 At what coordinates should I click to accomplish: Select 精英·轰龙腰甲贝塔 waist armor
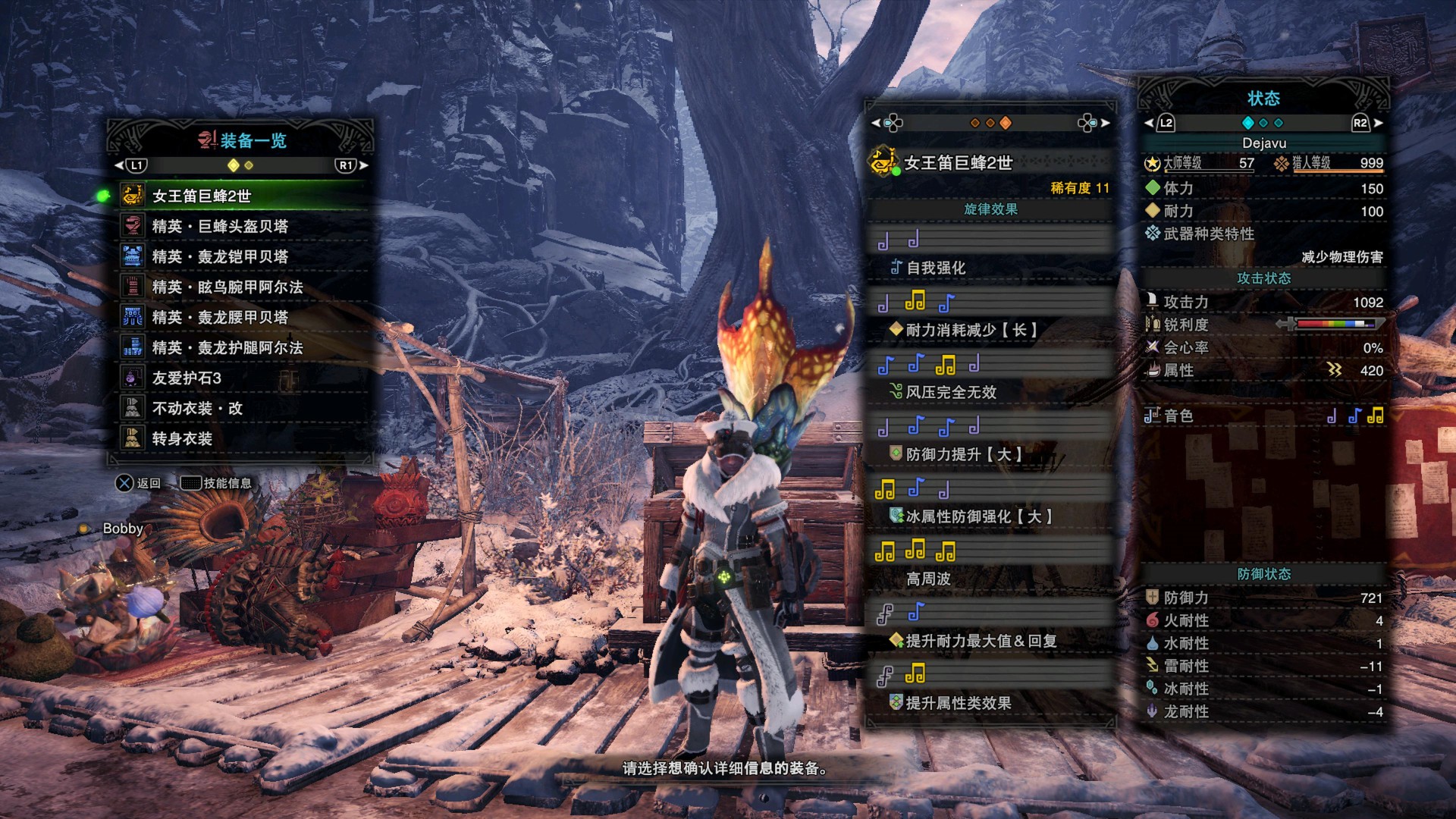point(220,318)
